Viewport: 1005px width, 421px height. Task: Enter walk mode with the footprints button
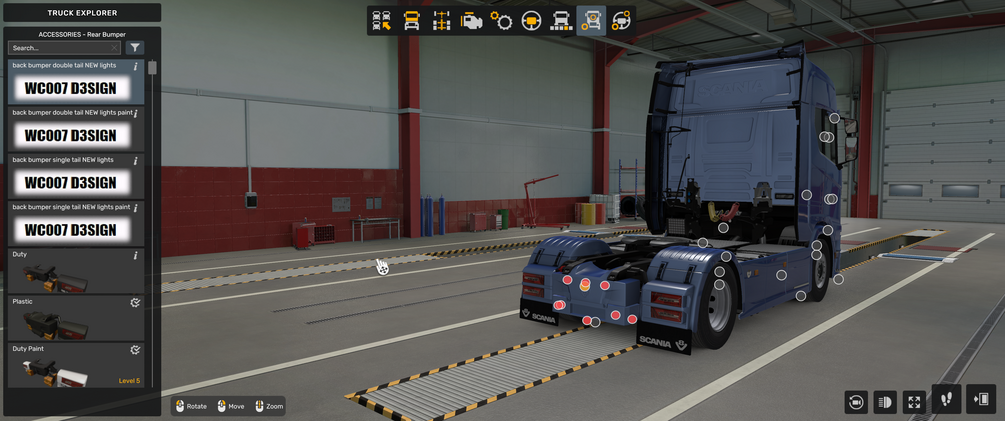pos(946,399)
